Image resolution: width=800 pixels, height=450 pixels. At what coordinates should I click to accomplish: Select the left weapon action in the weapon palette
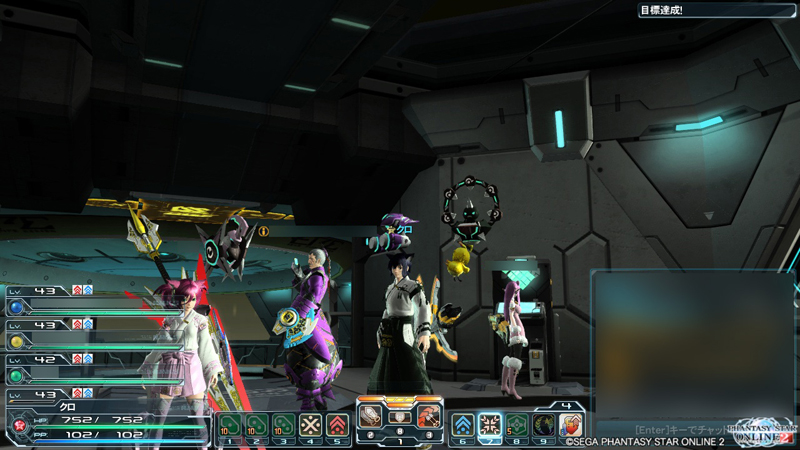coord(372,415)
